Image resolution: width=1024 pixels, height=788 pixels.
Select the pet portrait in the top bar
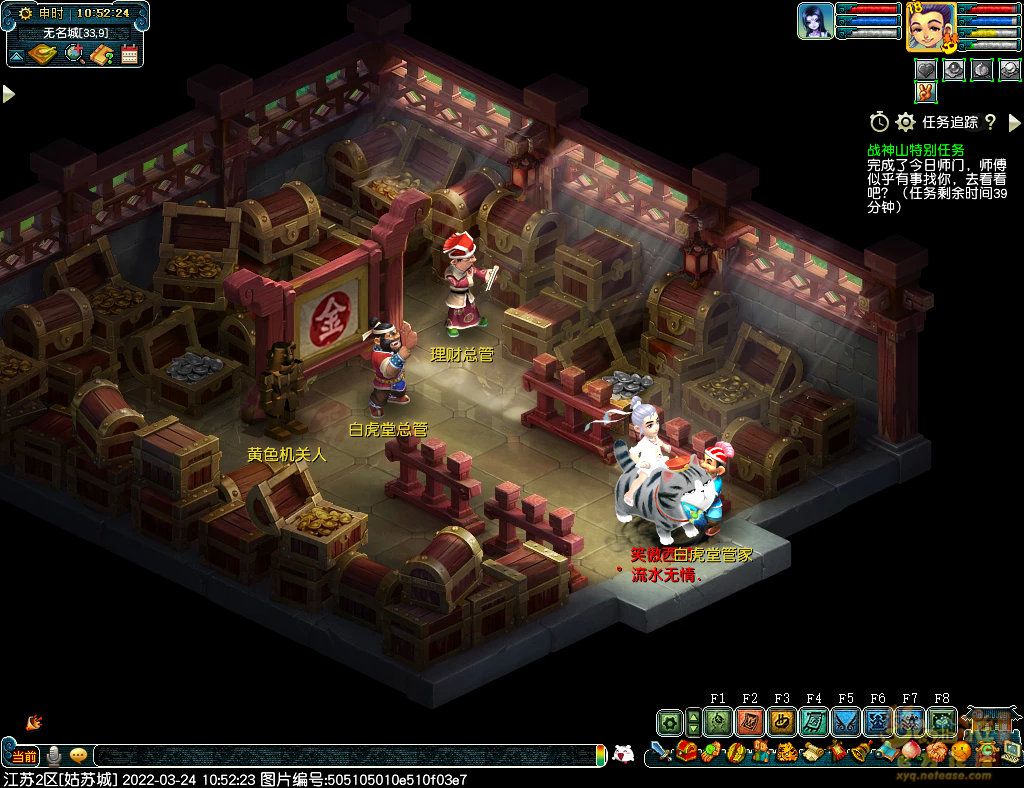[x=815, y=21]
